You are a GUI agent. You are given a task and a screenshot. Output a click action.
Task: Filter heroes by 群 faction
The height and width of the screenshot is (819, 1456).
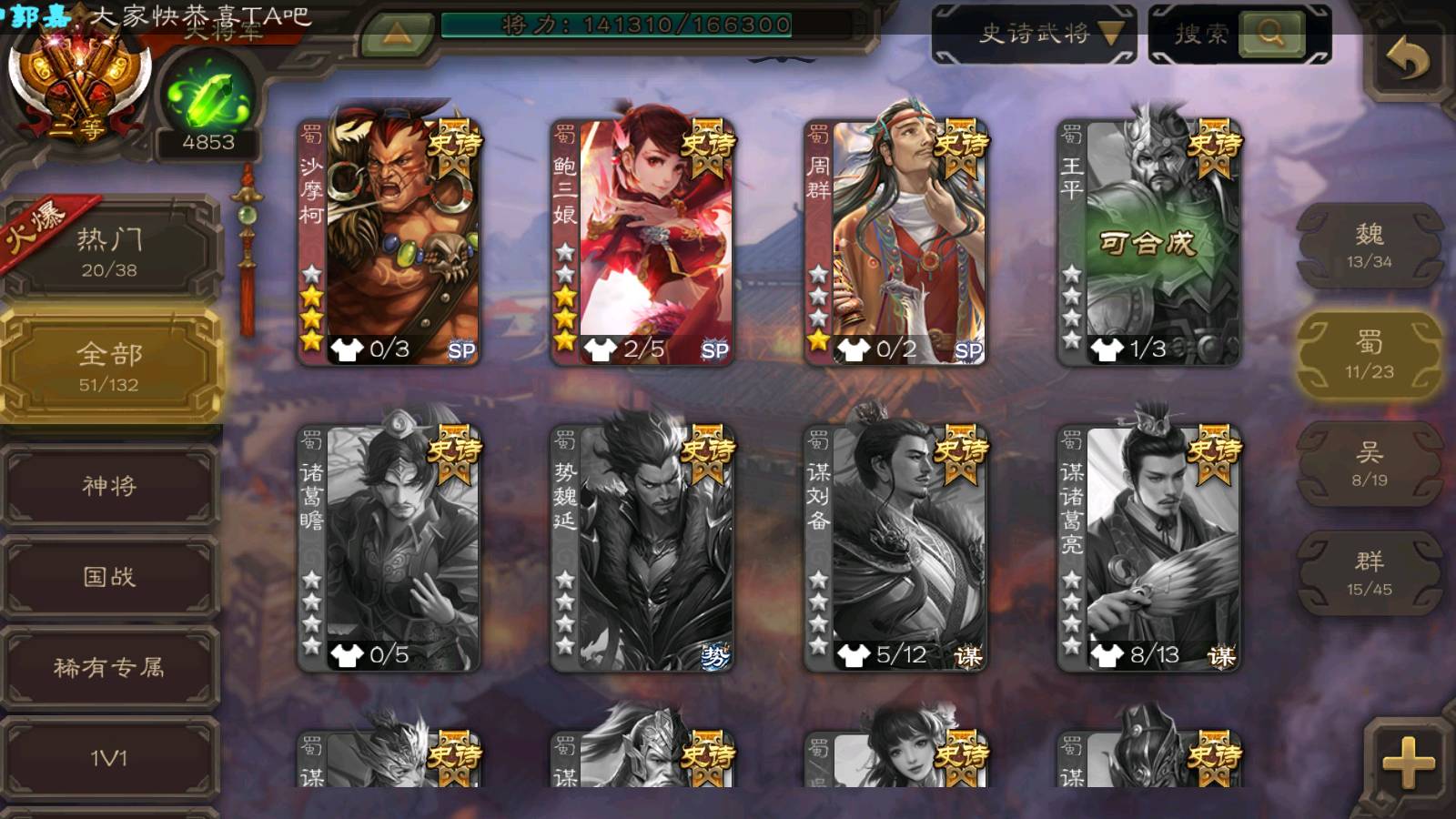[x=1369, y=573]
